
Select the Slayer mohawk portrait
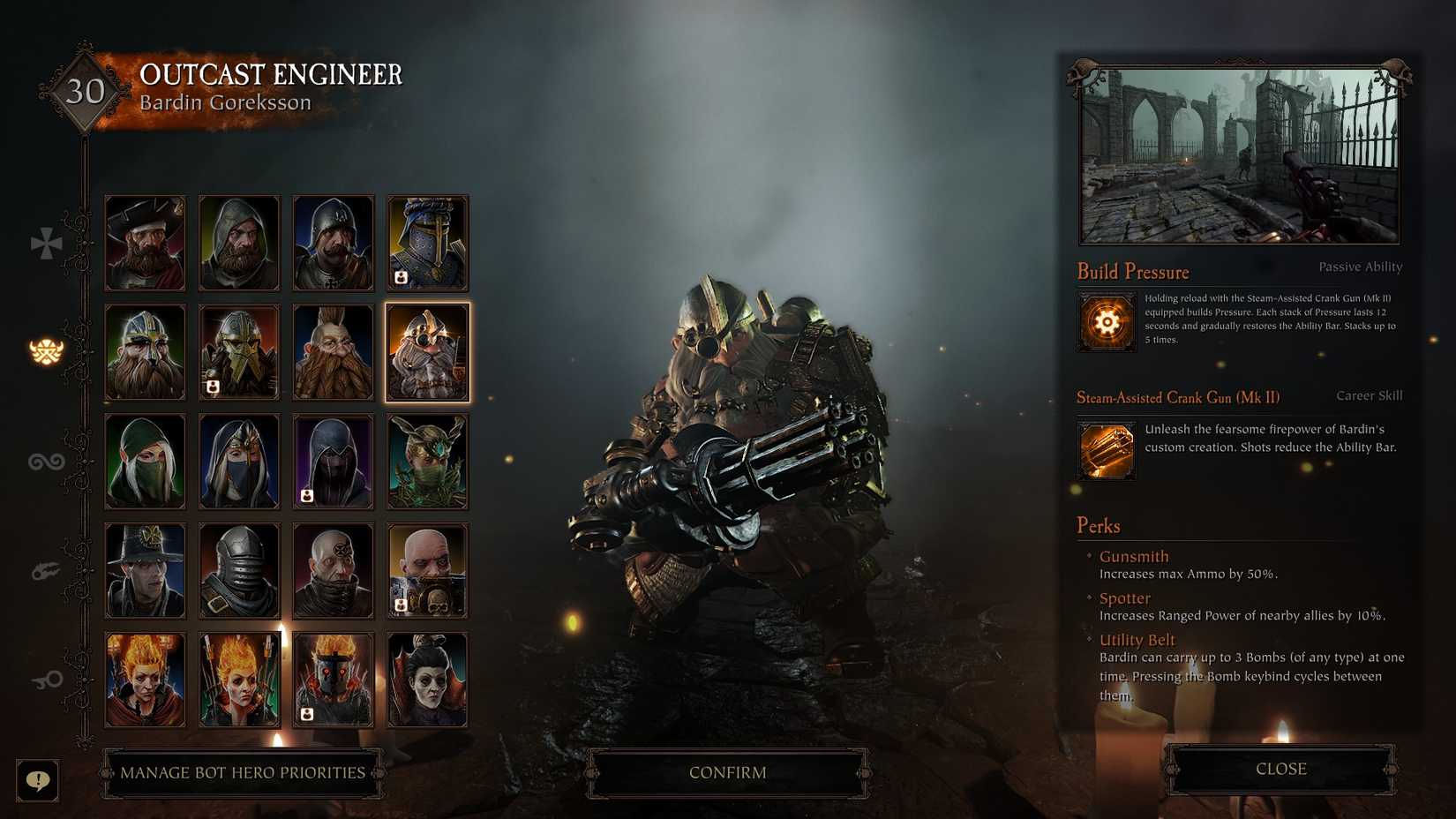333,350
